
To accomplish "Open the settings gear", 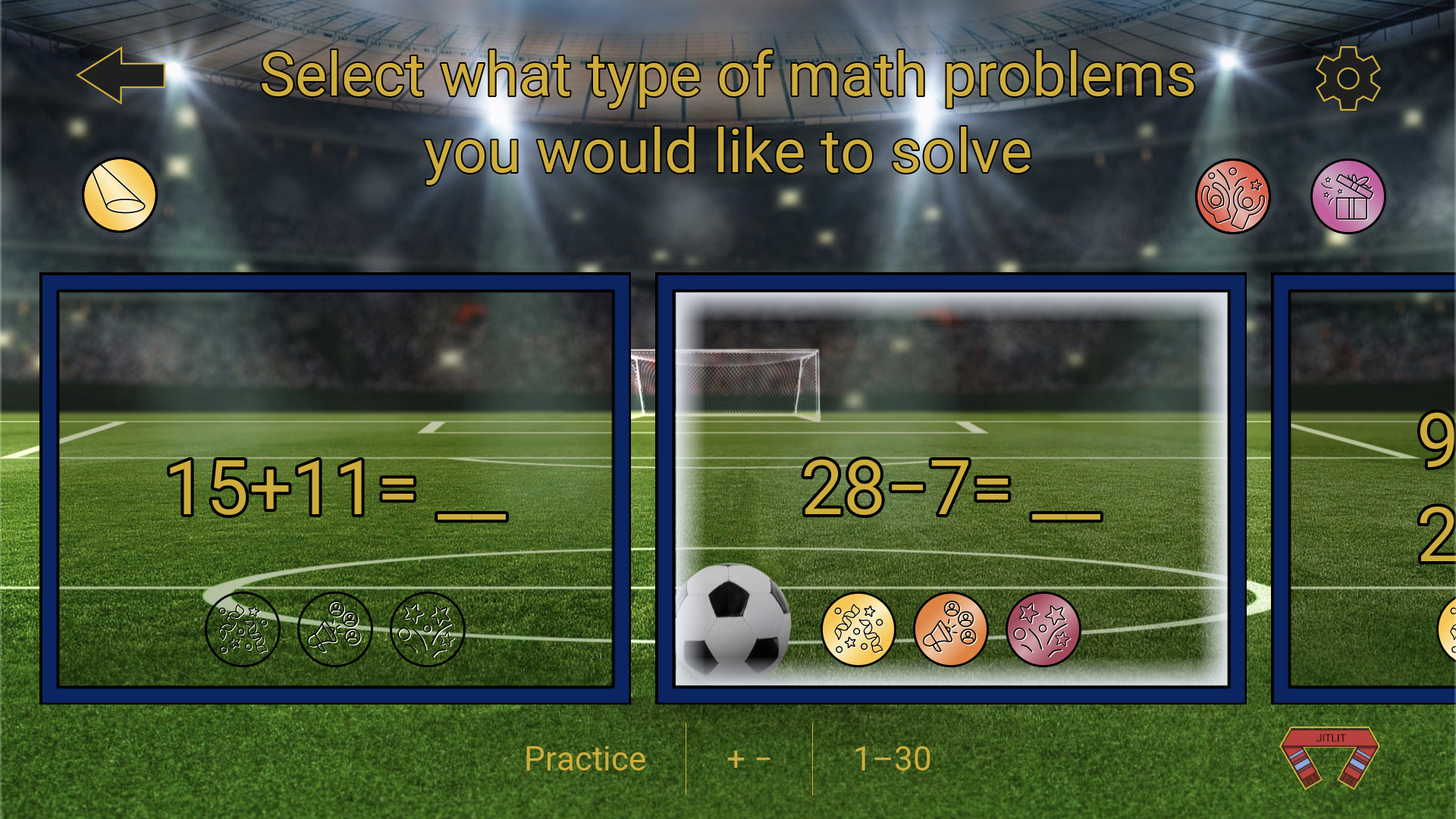I will tap(1348, 78).
